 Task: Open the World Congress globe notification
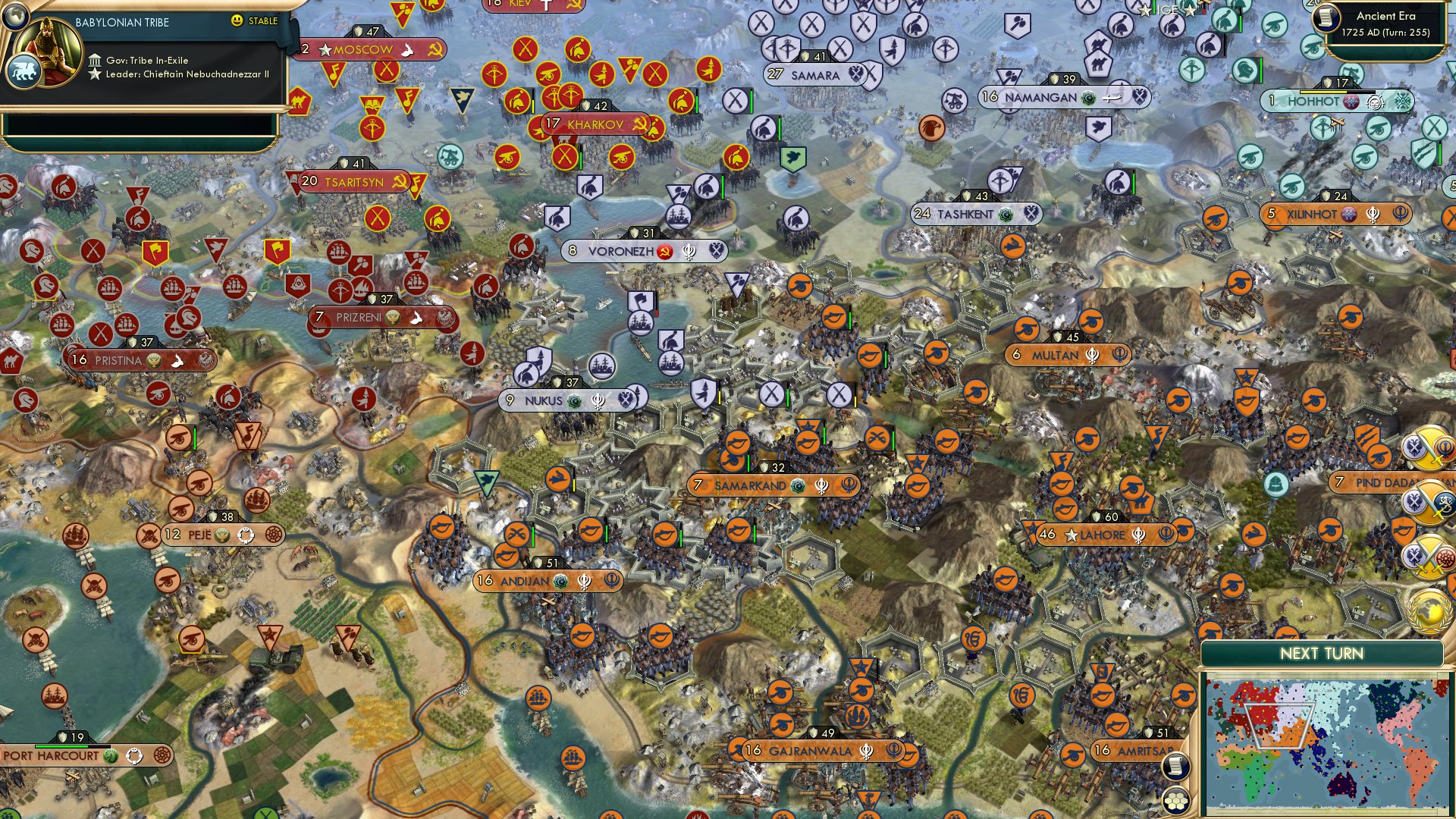(1429, 613)
